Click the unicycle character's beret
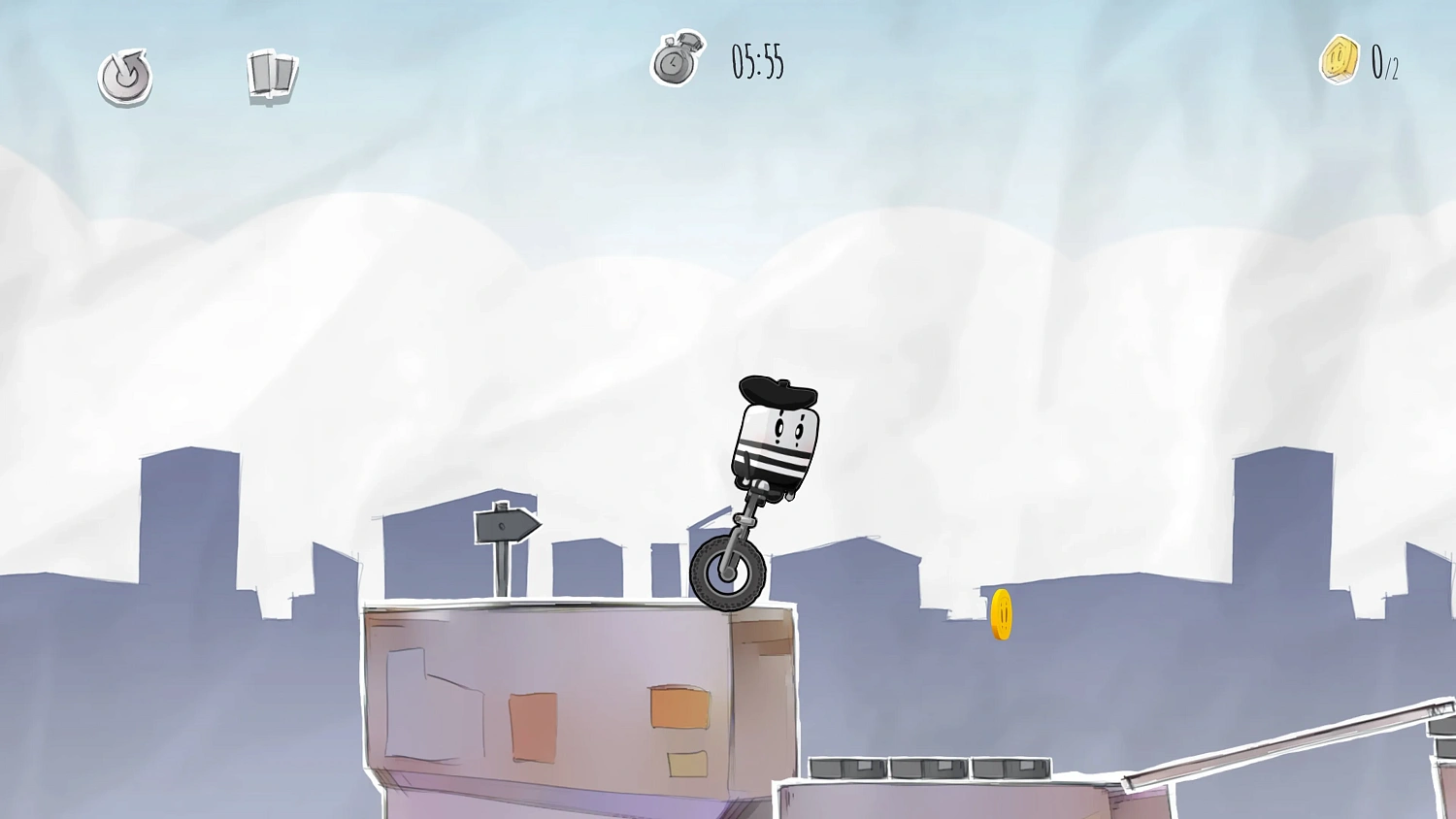 (777, 390)
